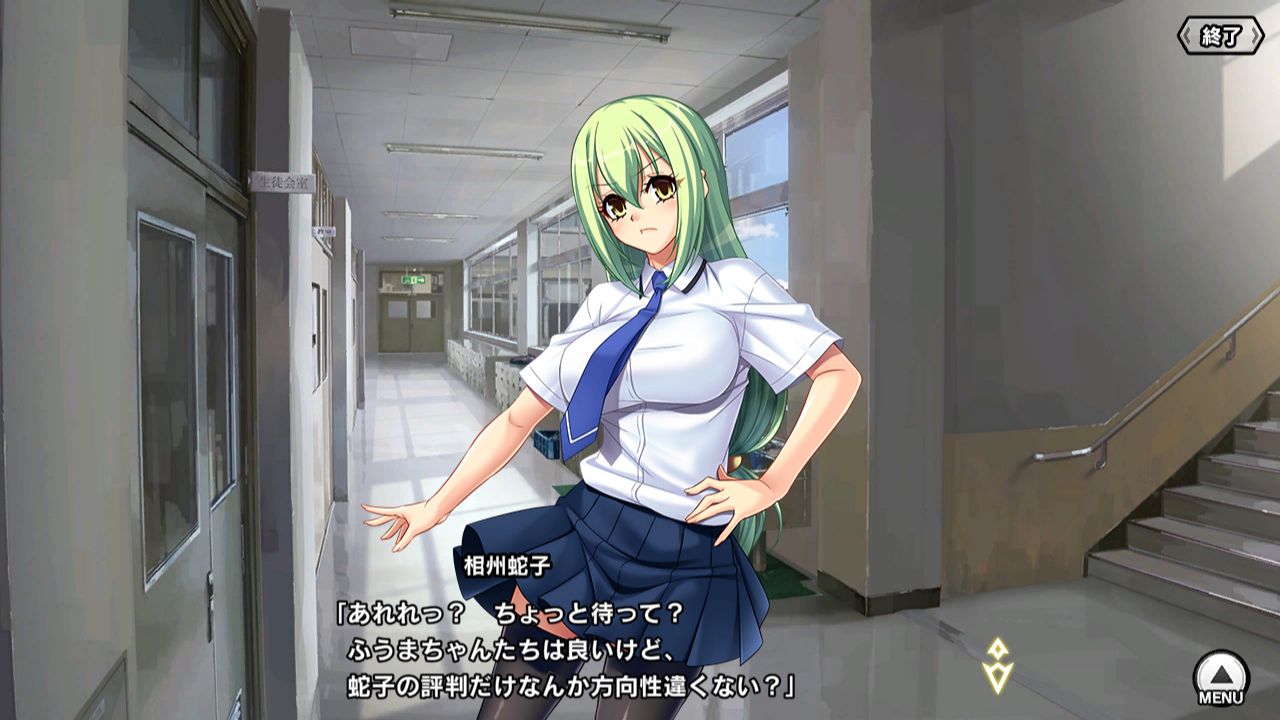Open the MENU button
Viewport: 1280px width, 720px height.
coord(1221,678)
